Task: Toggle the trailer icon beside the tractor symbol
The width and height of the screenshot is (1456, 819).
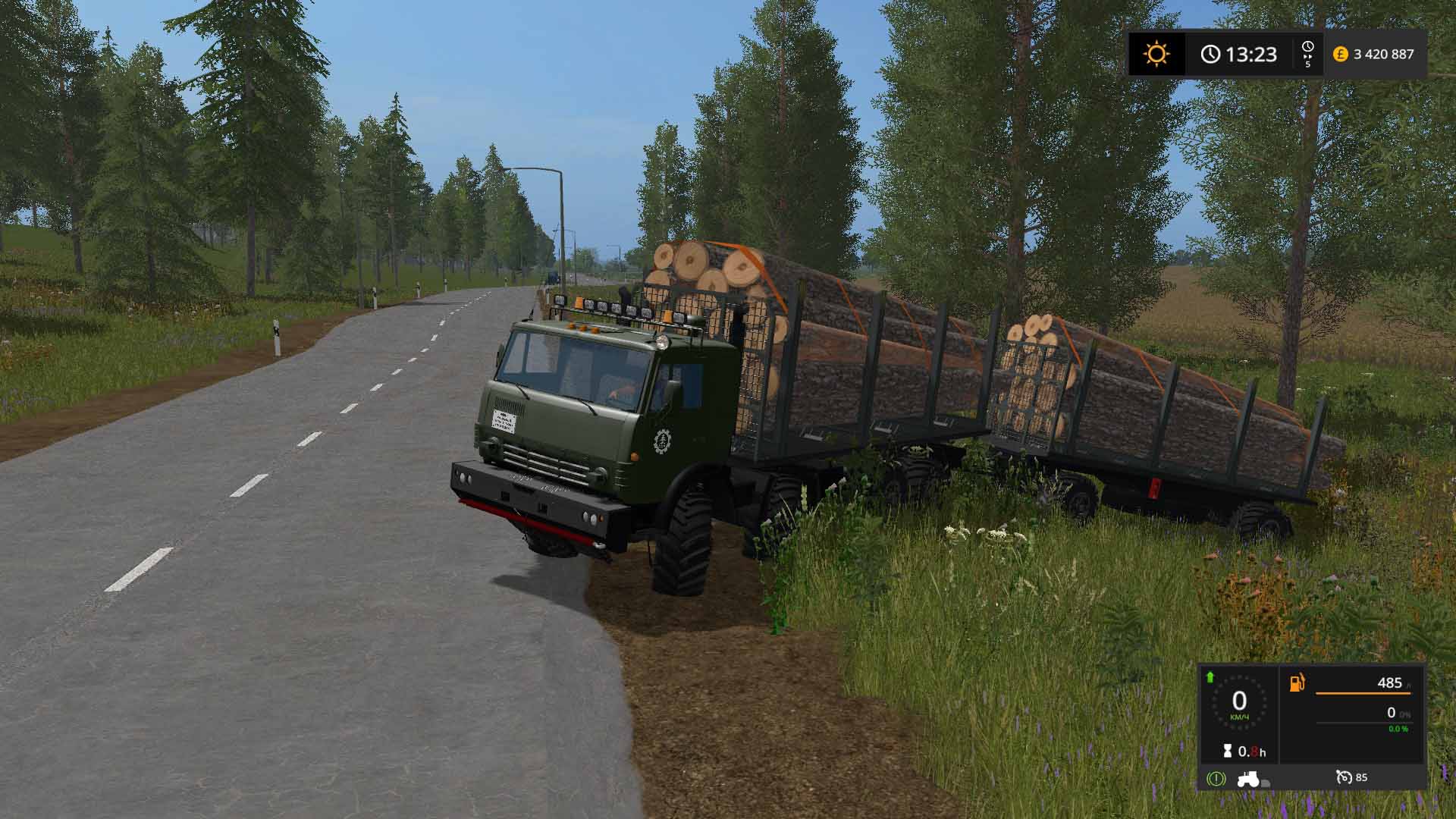Action: [1265, 783]
